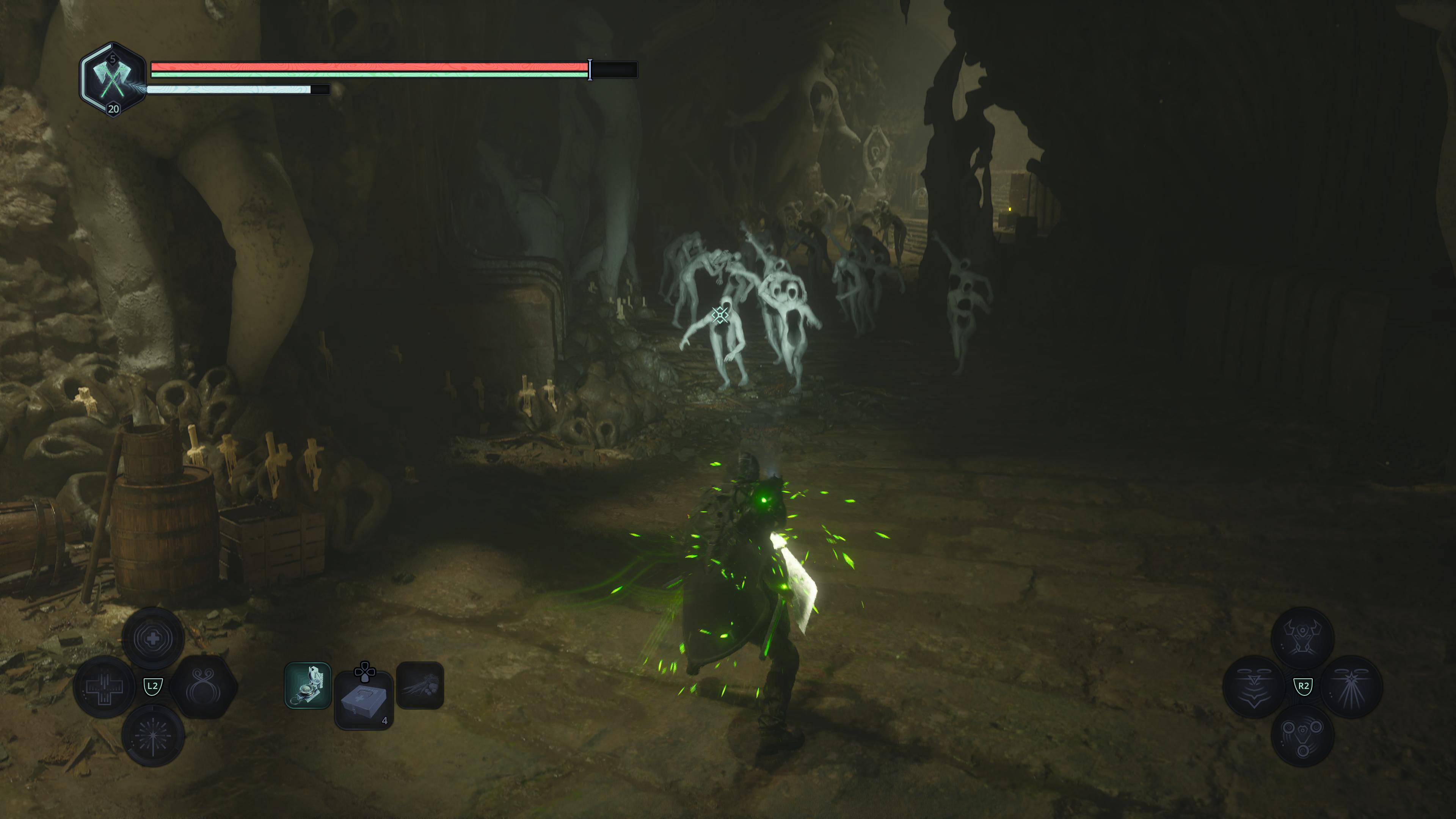1456x819 pixels.
Task: Activate the horned bull head ability
Action: 1302,637
